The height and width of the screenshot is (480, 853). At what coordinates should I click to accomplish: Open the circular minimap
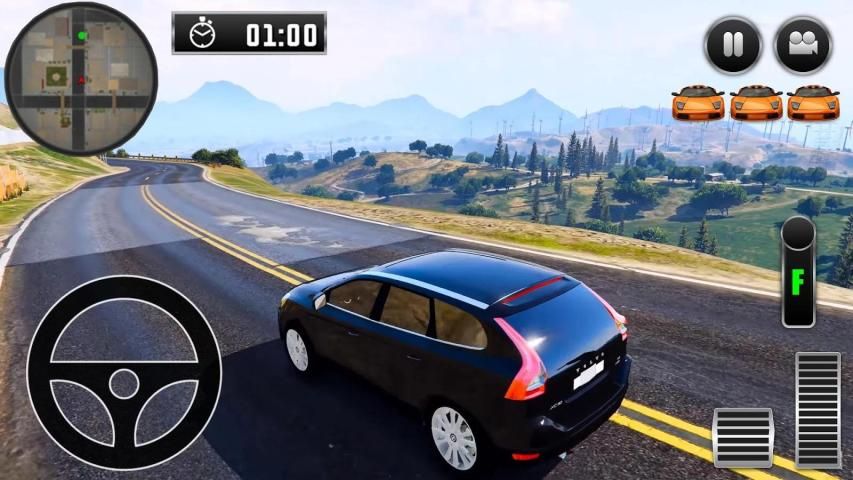pos(81,79)
